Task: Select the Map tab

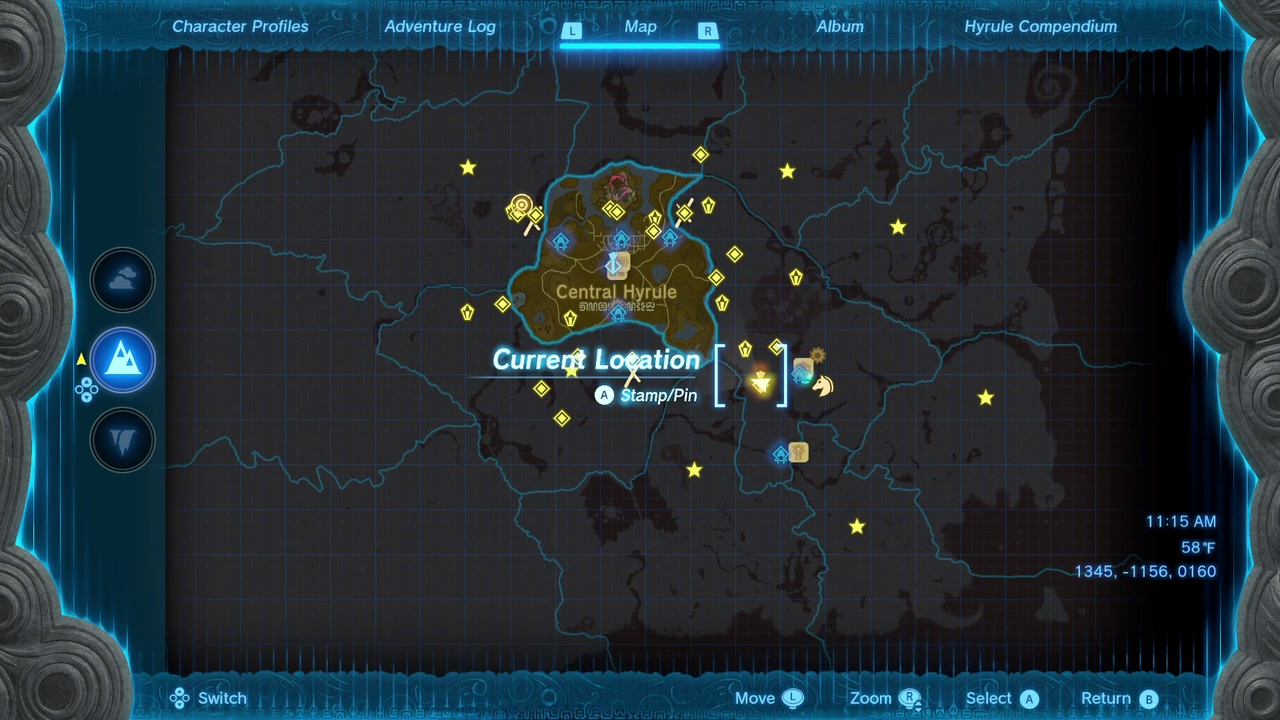Action: coord(640,27)
